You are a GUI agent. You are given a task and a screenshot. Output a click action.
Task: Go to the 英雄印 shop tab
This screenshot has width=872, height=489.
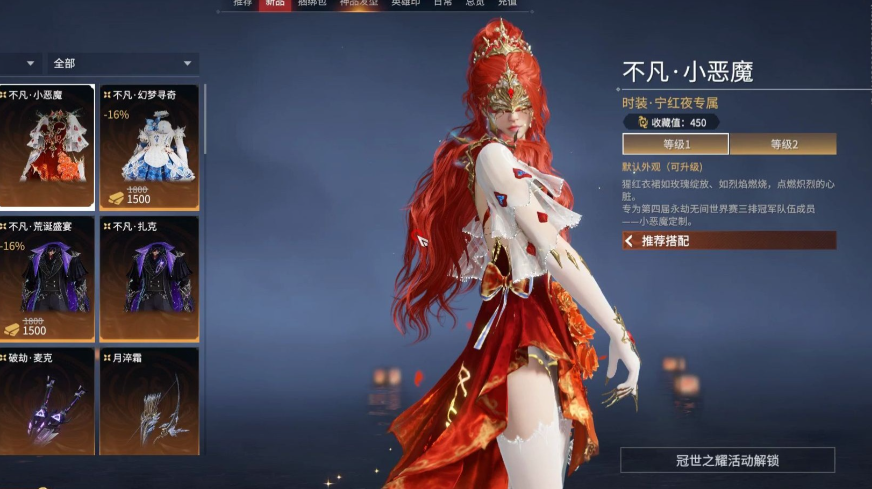[405, 4]
